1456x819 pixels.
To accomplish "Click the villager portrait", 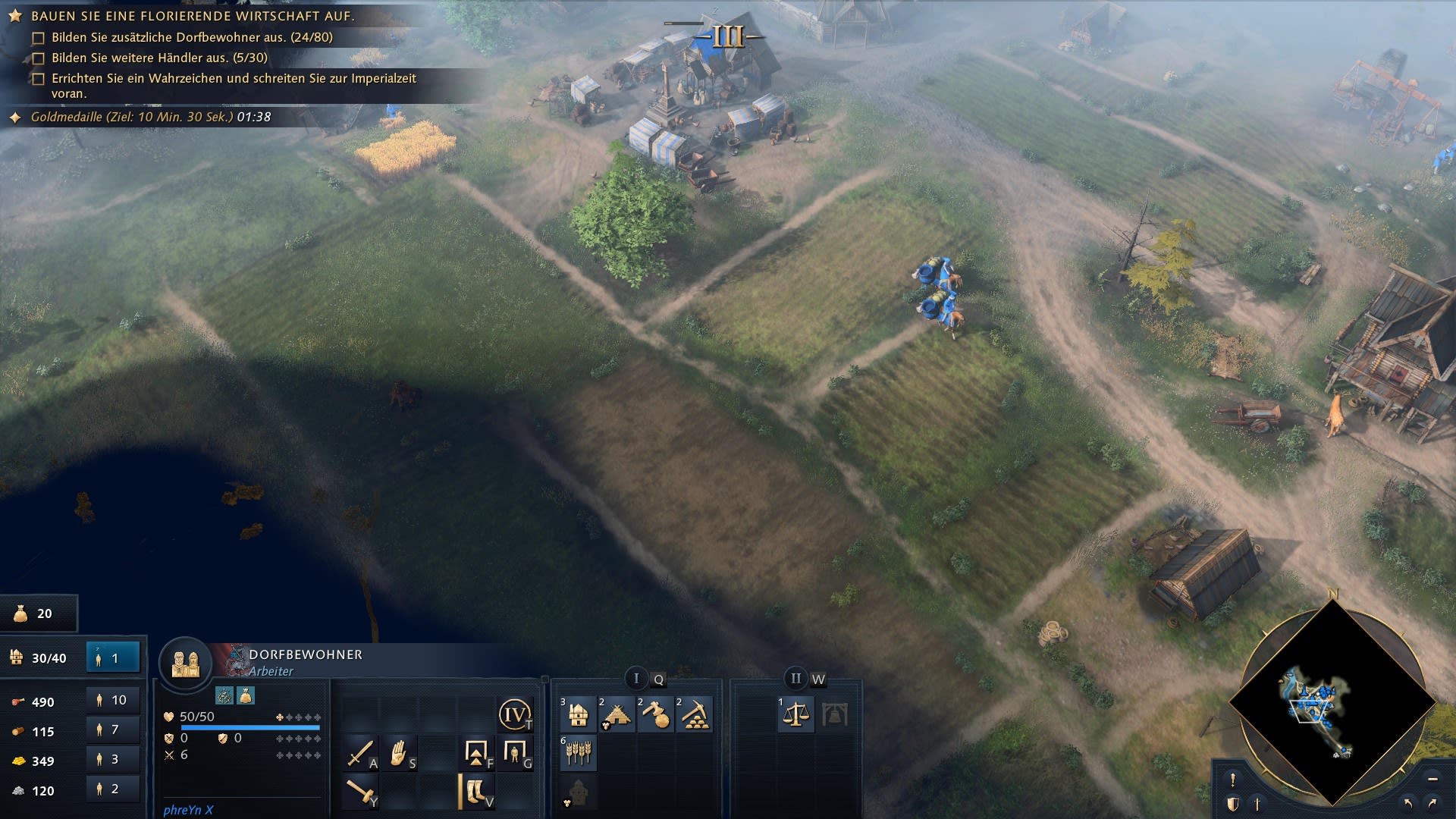I will coord(185,663).
